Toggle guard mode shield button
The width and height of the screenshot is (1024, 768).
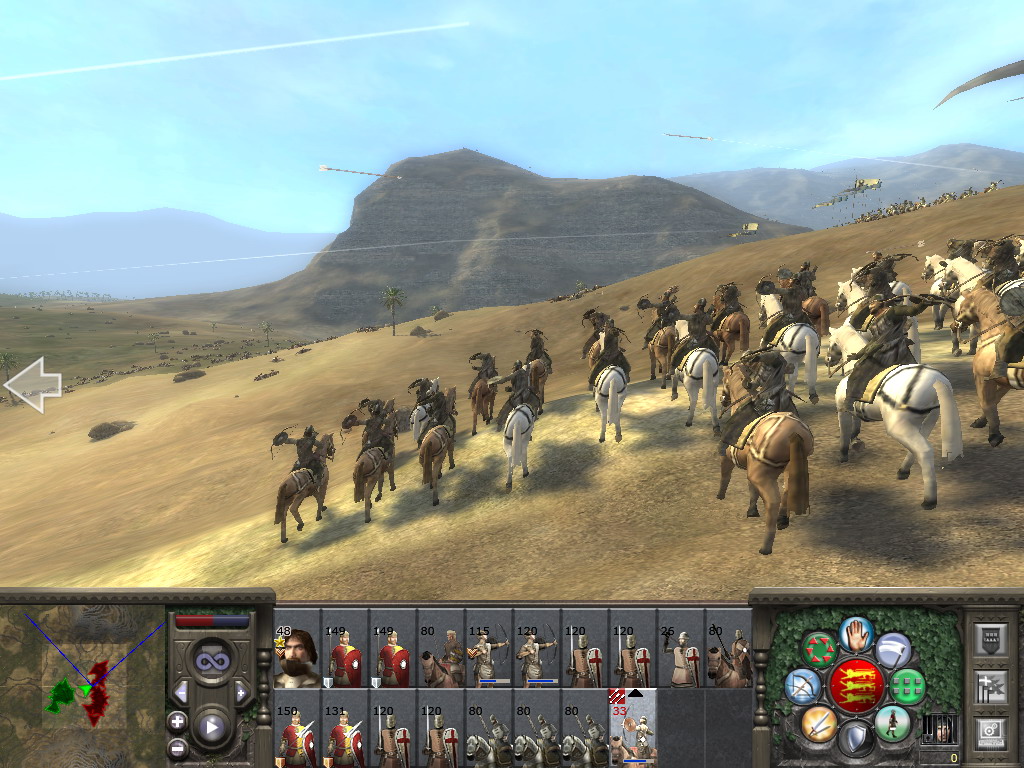[x=856, y=738]
